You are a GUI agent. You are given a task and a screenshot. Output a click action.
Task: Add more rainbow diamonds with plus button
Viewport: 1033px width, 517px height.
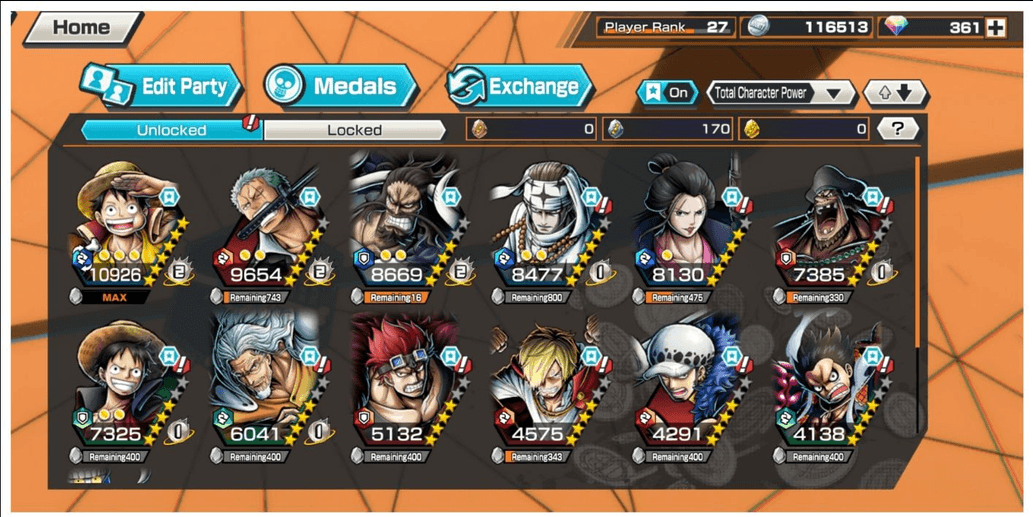(996, 28)
